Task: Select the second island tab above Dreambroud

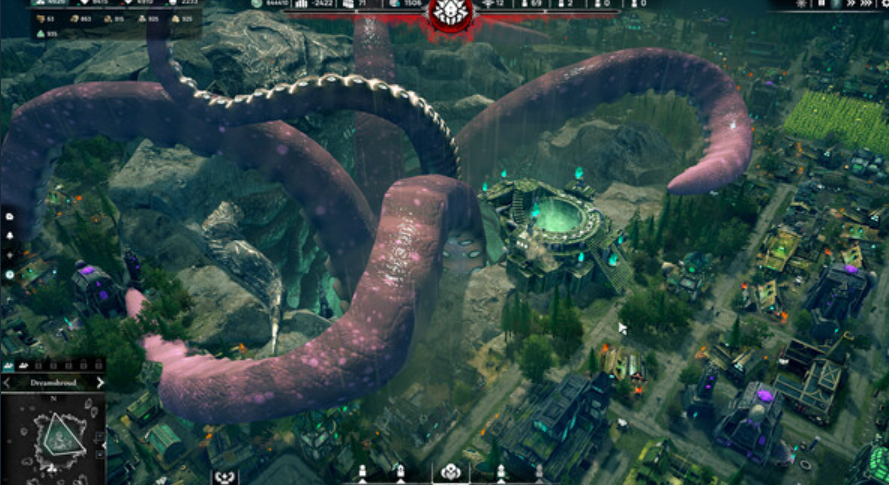Action: pos(24,367)
